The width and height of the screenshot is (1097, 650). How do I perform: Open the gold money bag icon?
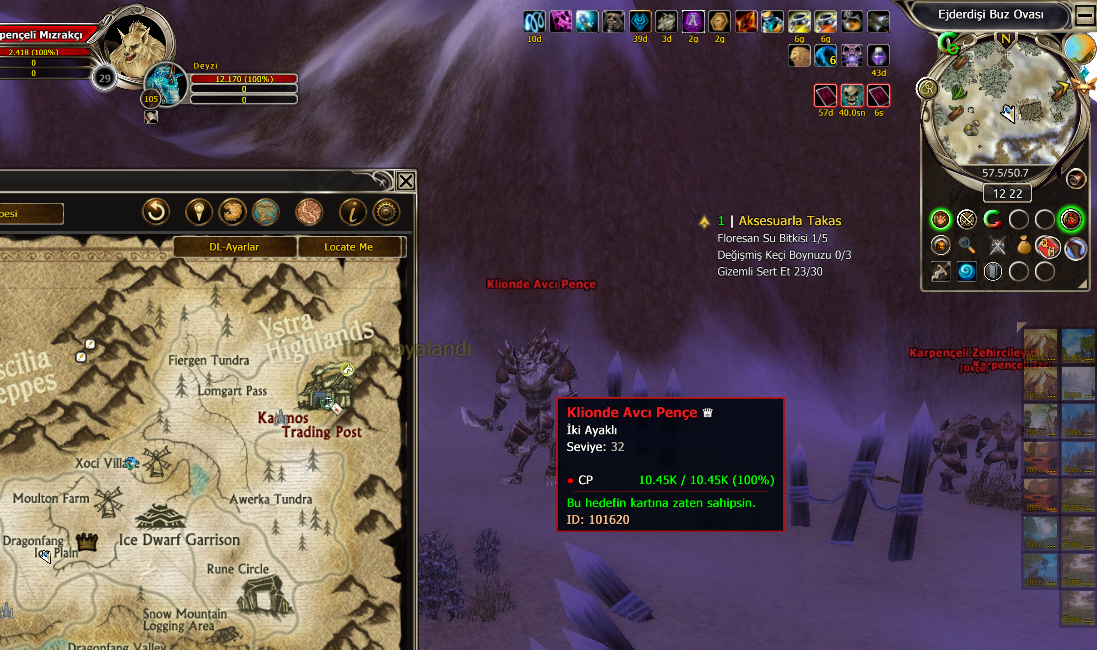click(1023, 245)
